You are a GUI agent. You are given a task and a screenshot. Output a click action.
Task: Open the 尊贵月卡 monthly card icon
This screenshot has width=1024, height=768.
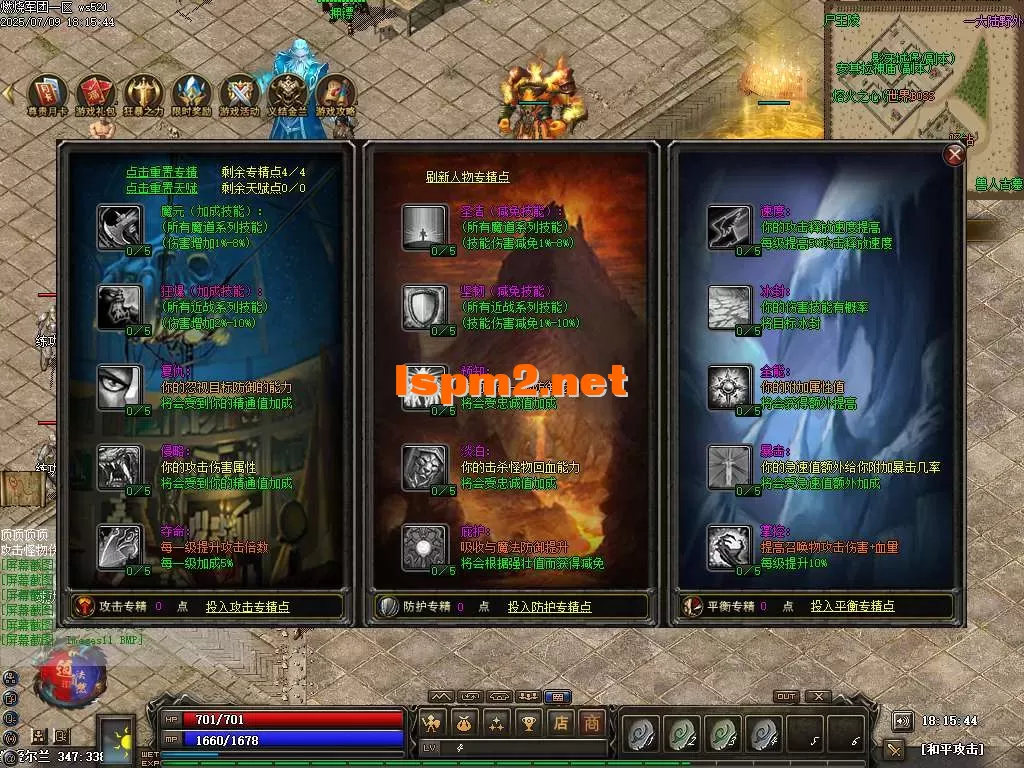point(47,93)
